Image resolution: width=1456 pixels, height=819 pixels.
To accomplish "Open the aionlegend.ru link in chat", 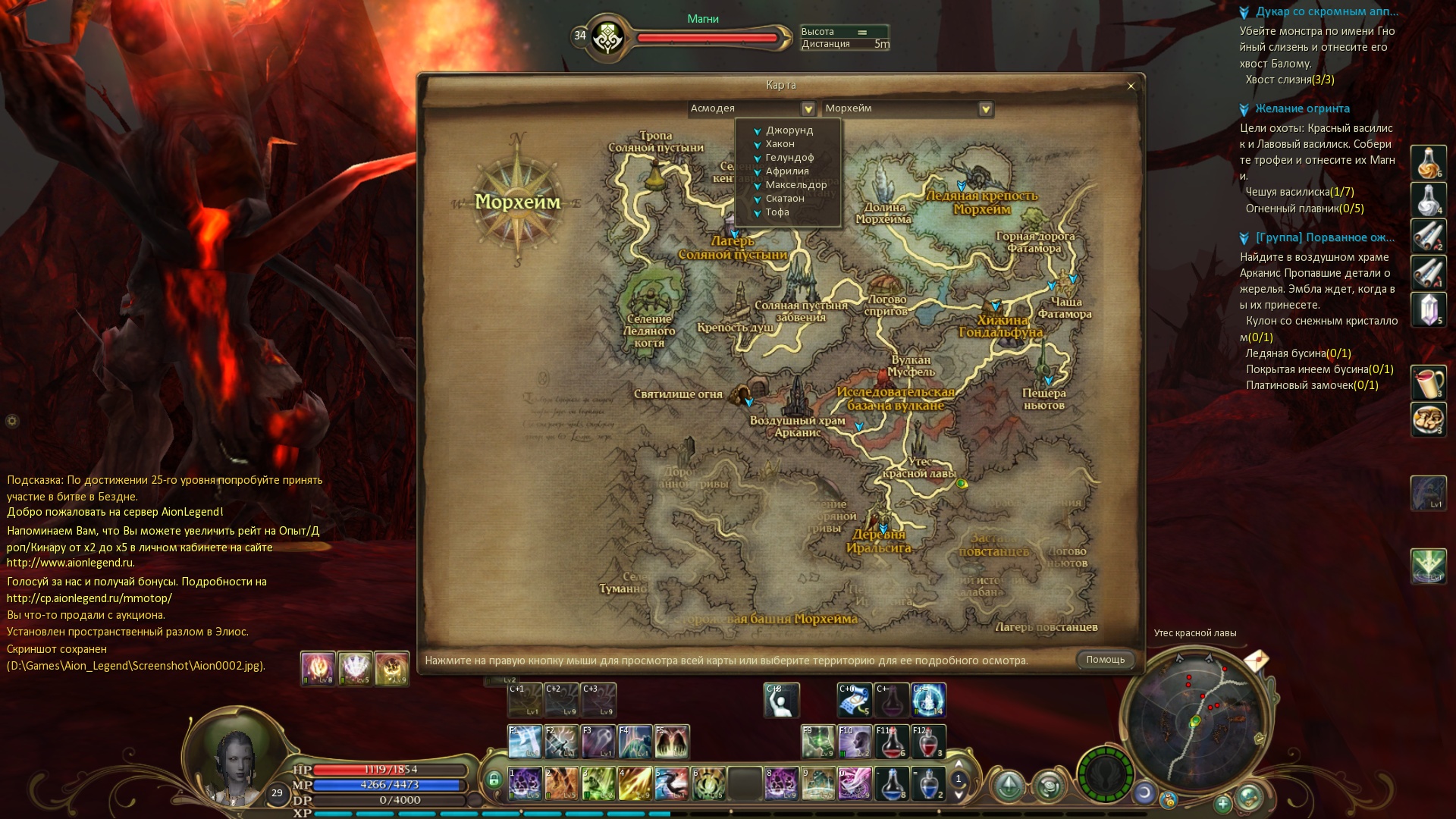I will [x=71, y=563].
